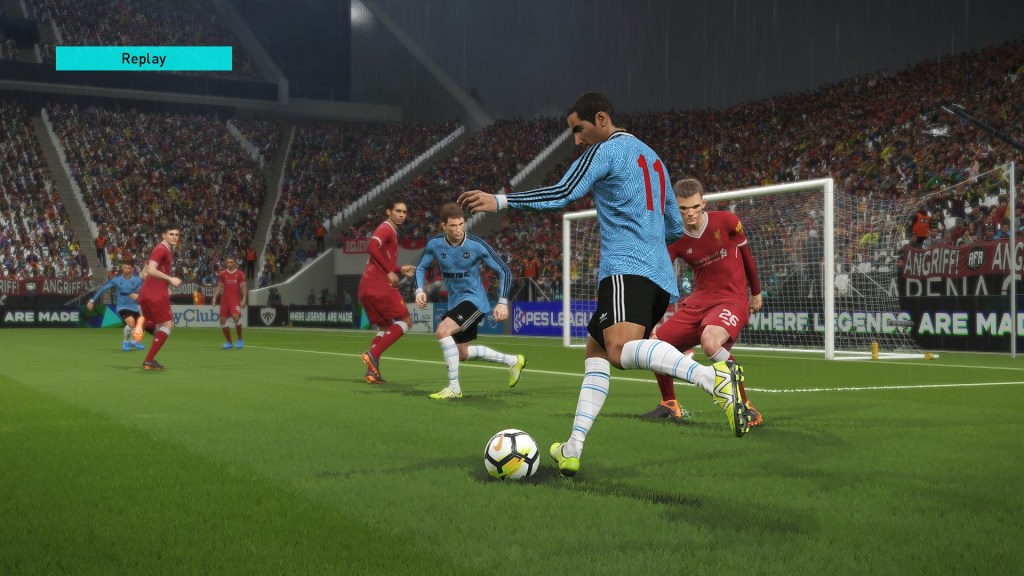The image size is (1024, 576).
Task: Click the cyan Replay banner
Action: [x=144, y=58]
